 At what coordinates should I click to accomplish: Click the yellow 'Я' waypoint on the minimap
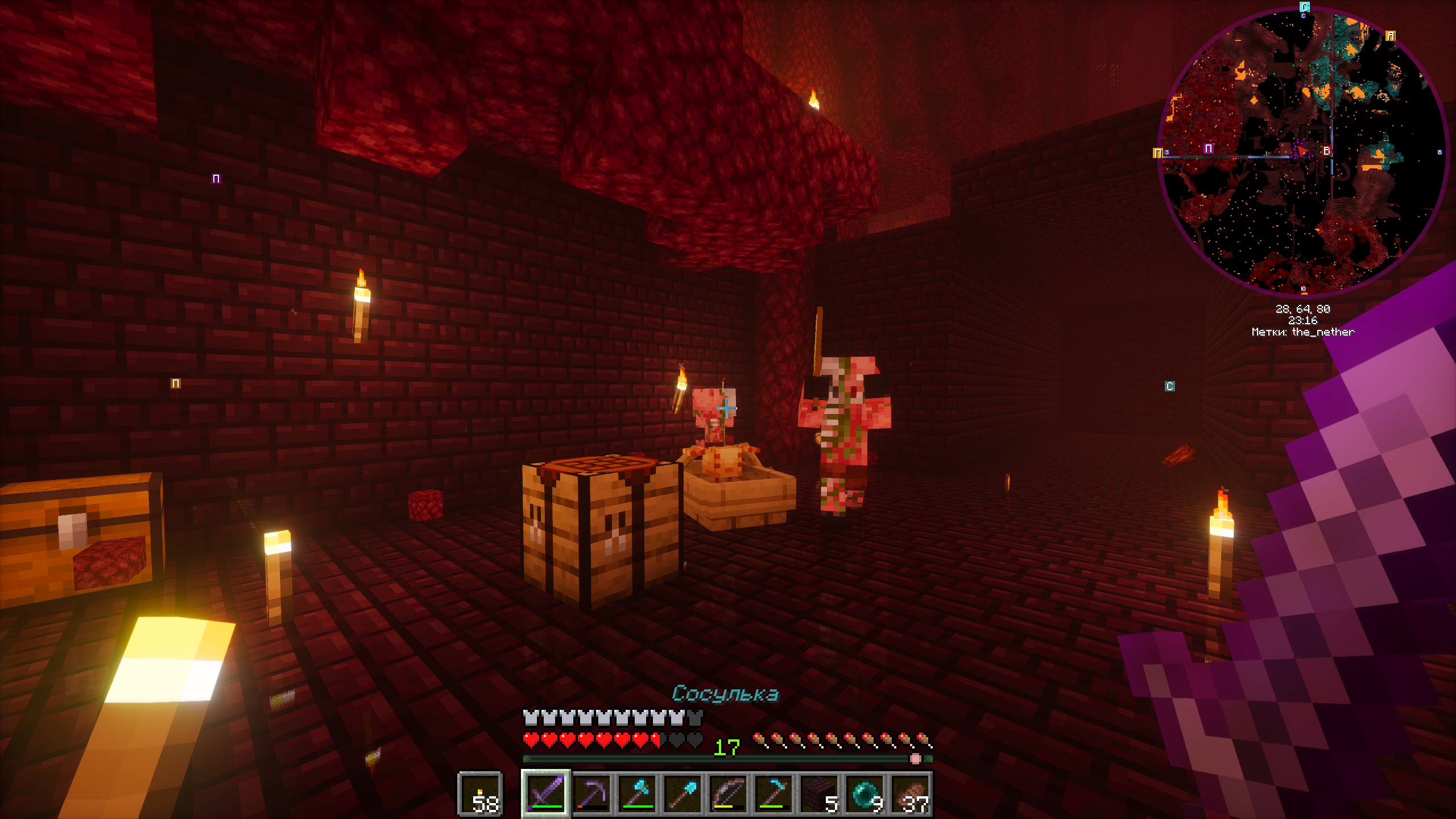(1391, 35)
